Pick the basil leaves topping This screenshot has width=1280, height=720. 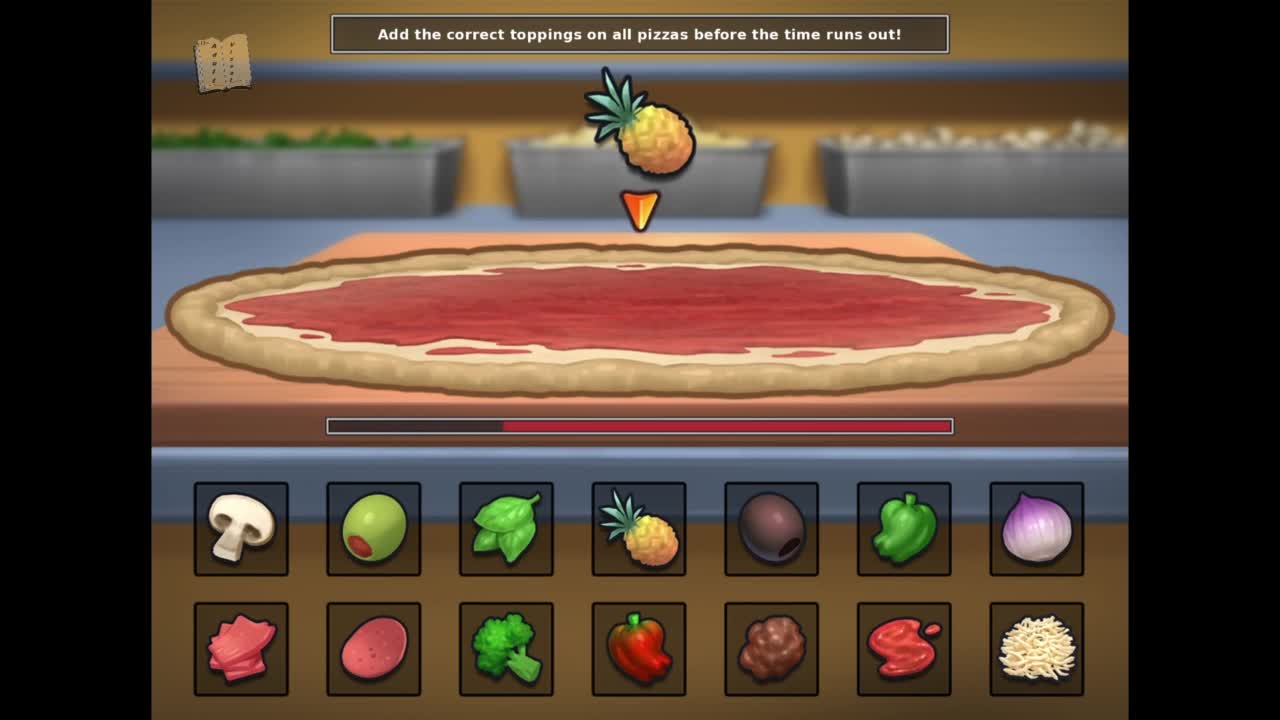506,529
